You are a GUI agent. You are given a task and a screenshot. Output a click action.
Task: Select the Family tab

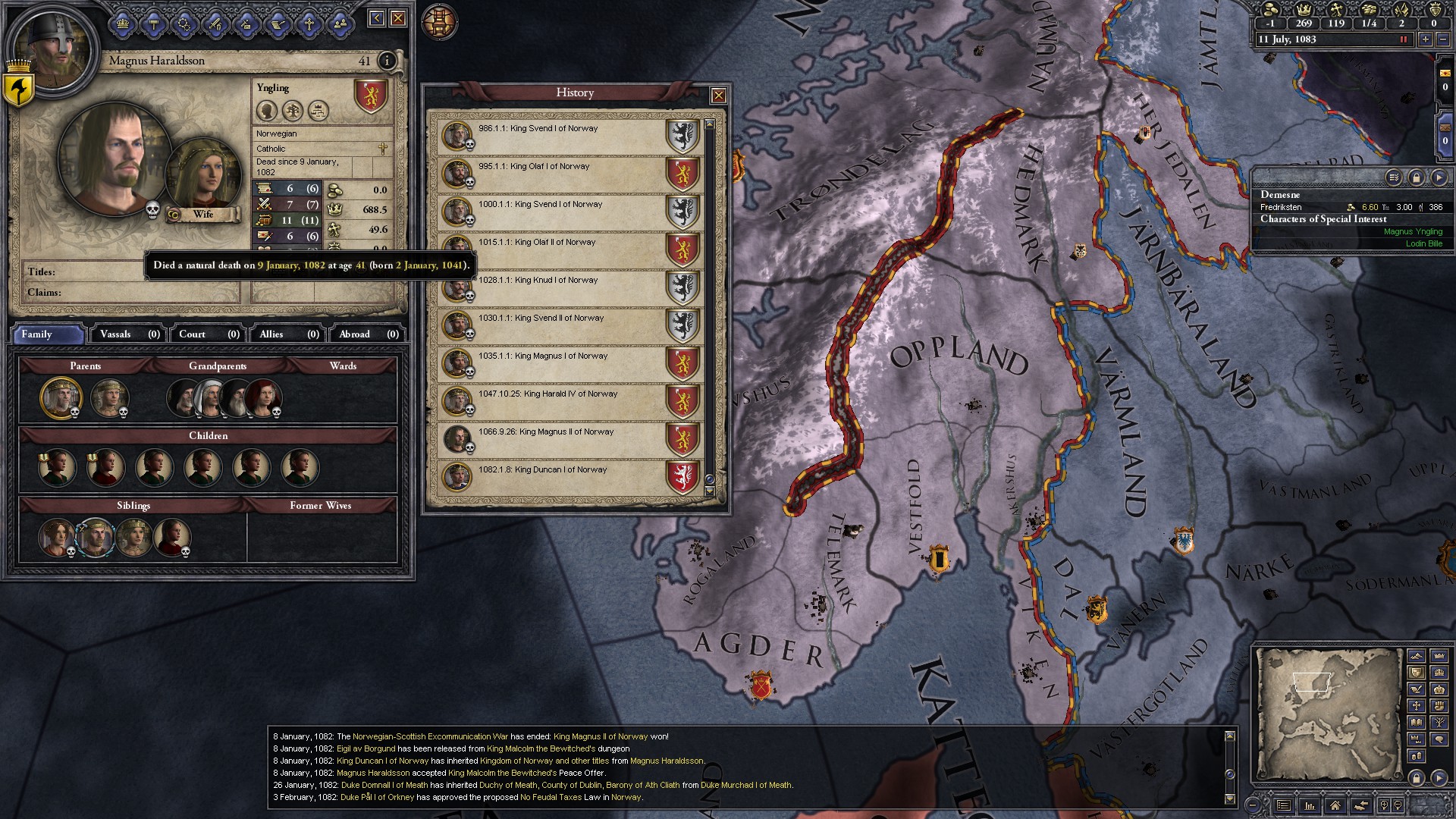pyautogui.click(x=49, y=334)
